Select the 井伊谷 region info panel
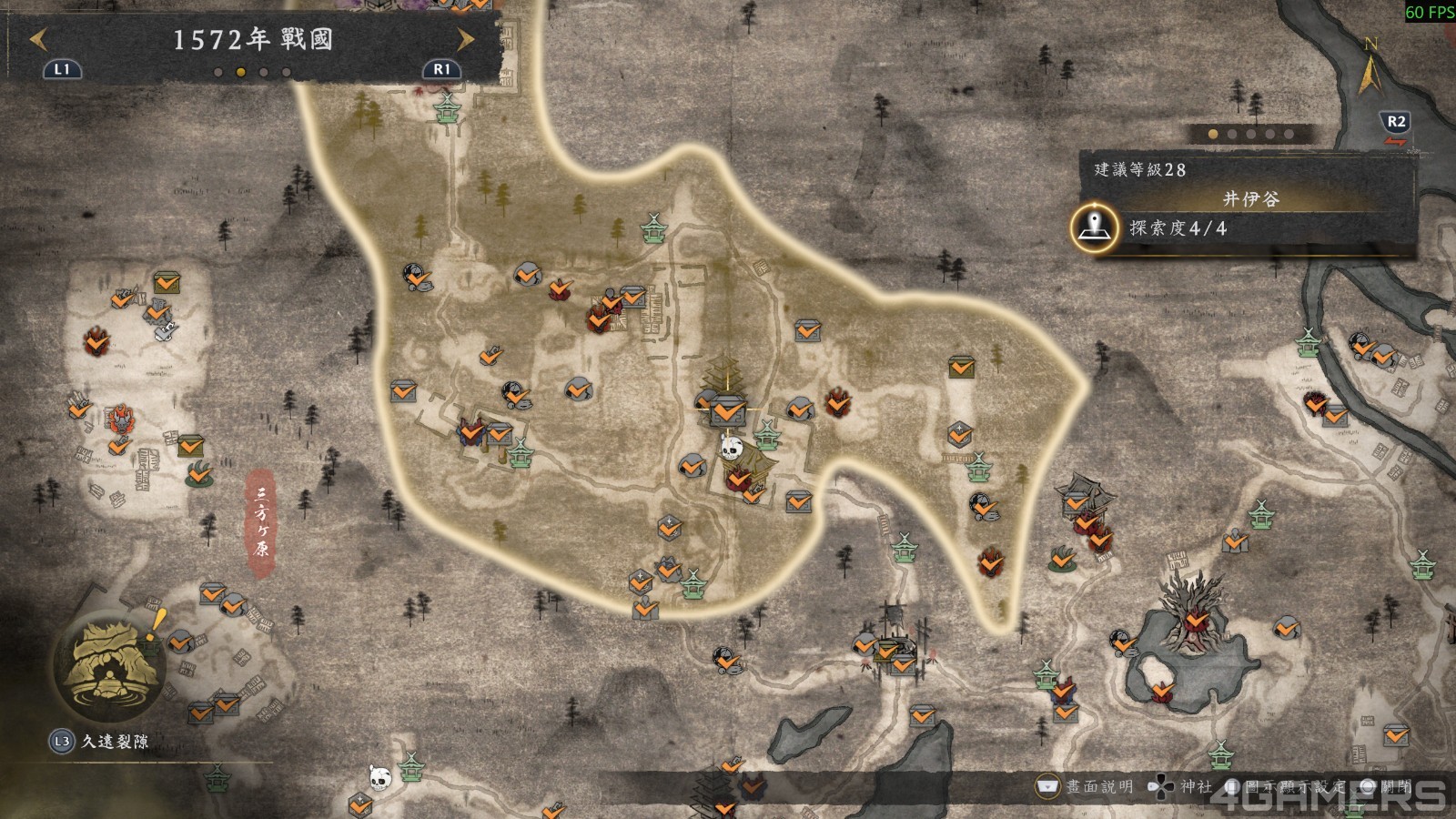1456x819 pixels. (x=1249, y=198)
